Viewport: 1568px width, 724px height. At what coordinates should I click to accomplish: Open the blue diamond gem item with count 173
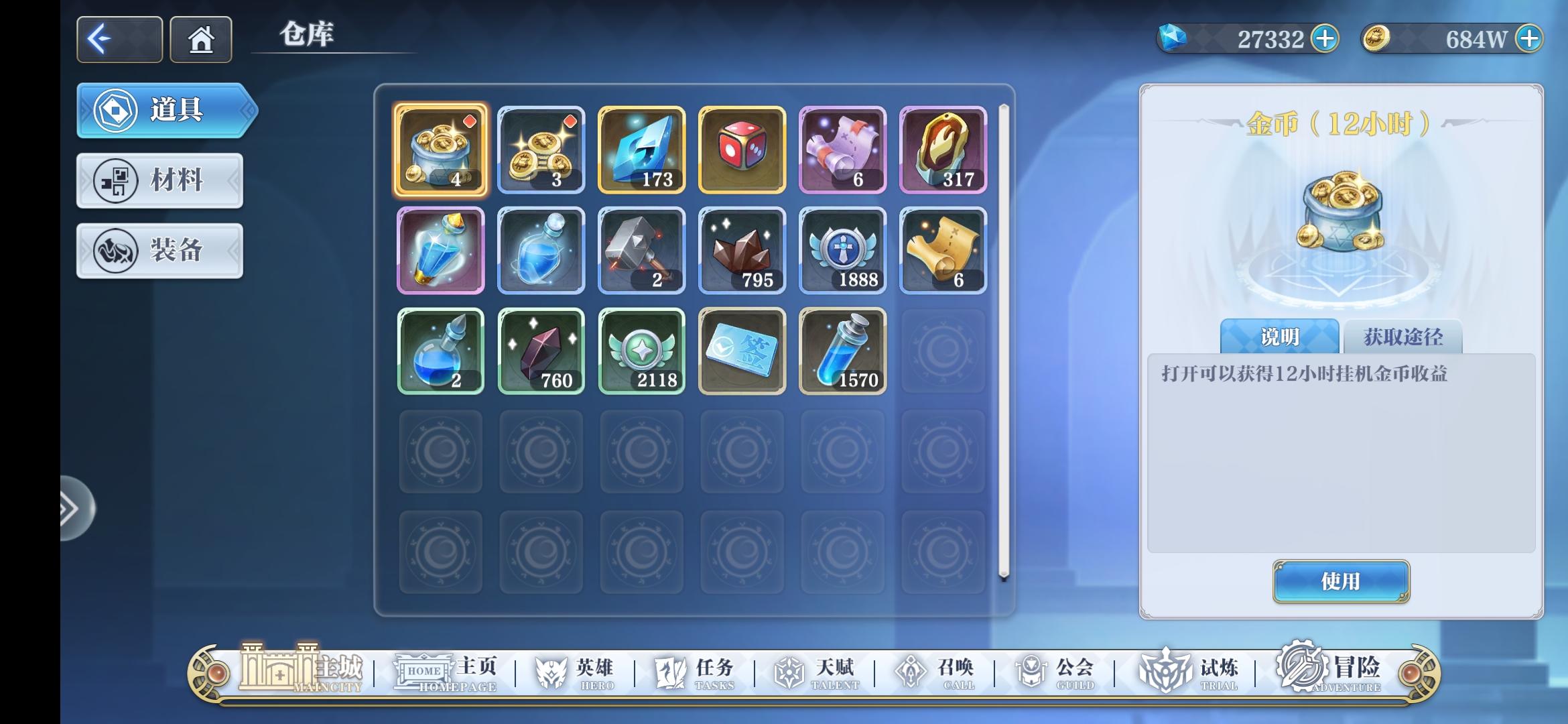coord(641,149)
